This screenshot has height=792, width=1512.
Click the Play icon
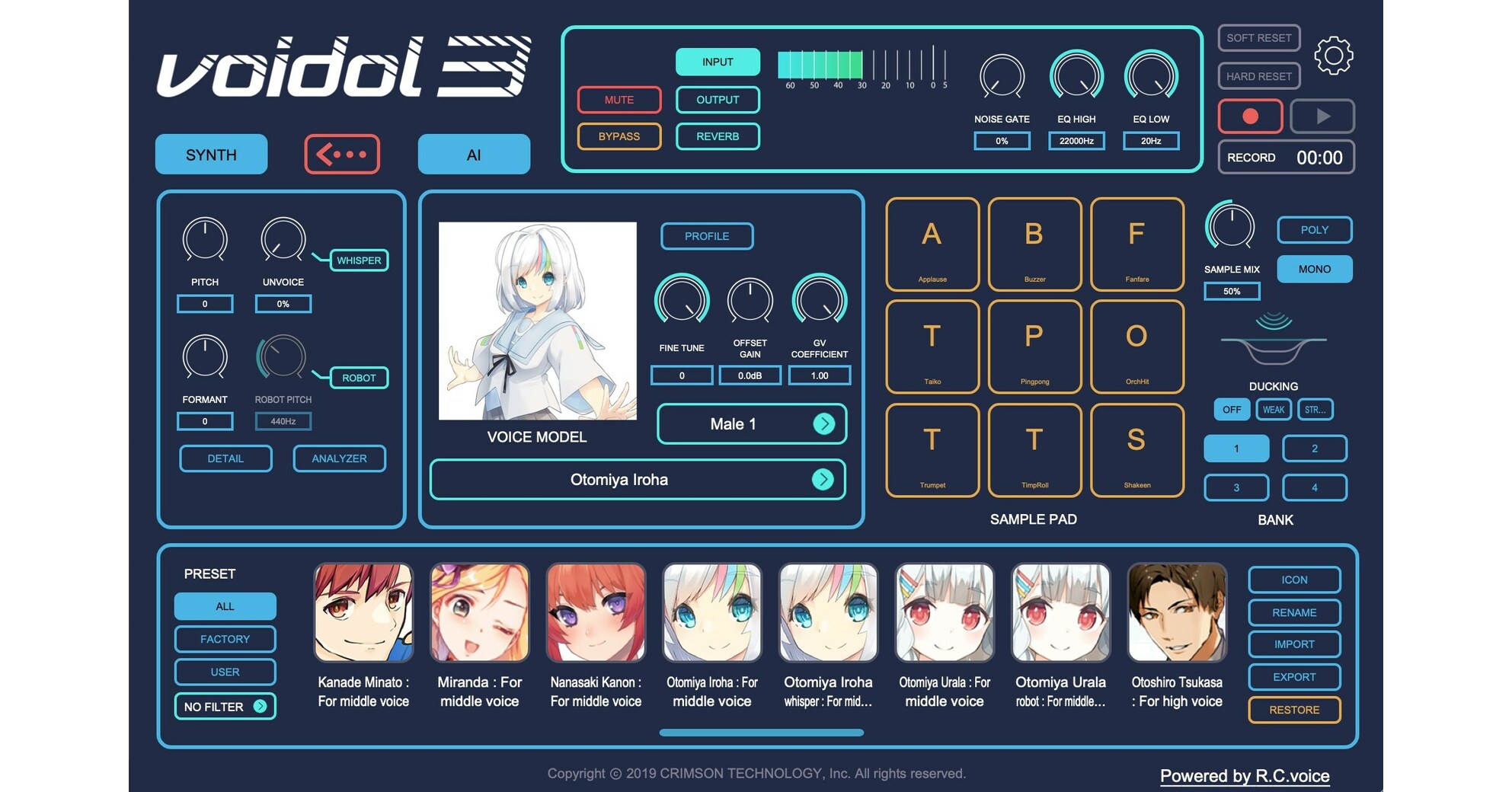[x=1323, y=116]
